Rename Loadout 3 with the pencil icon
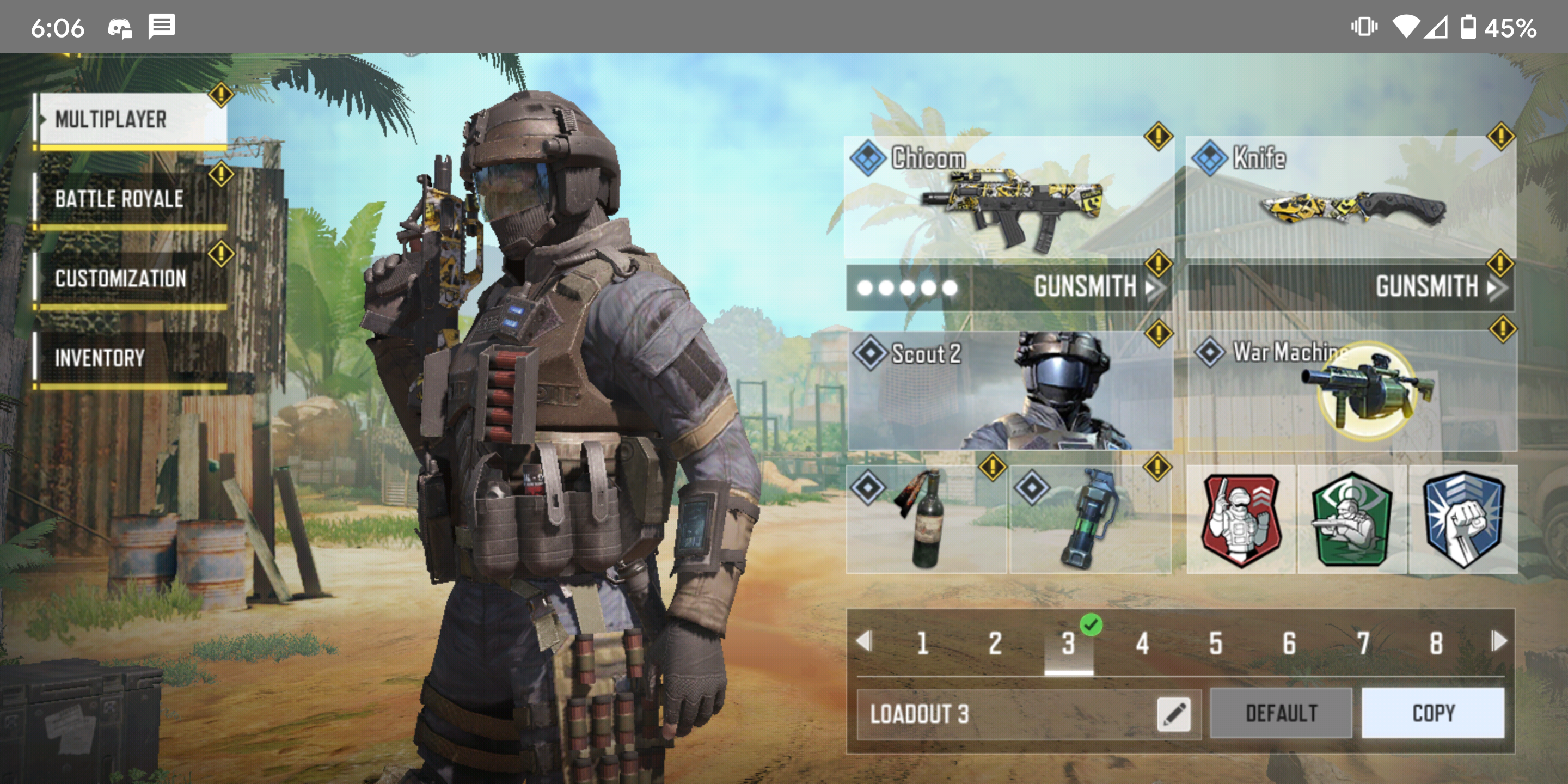This screenshot has height=784, width=1568. click(x=1174, y=714)
